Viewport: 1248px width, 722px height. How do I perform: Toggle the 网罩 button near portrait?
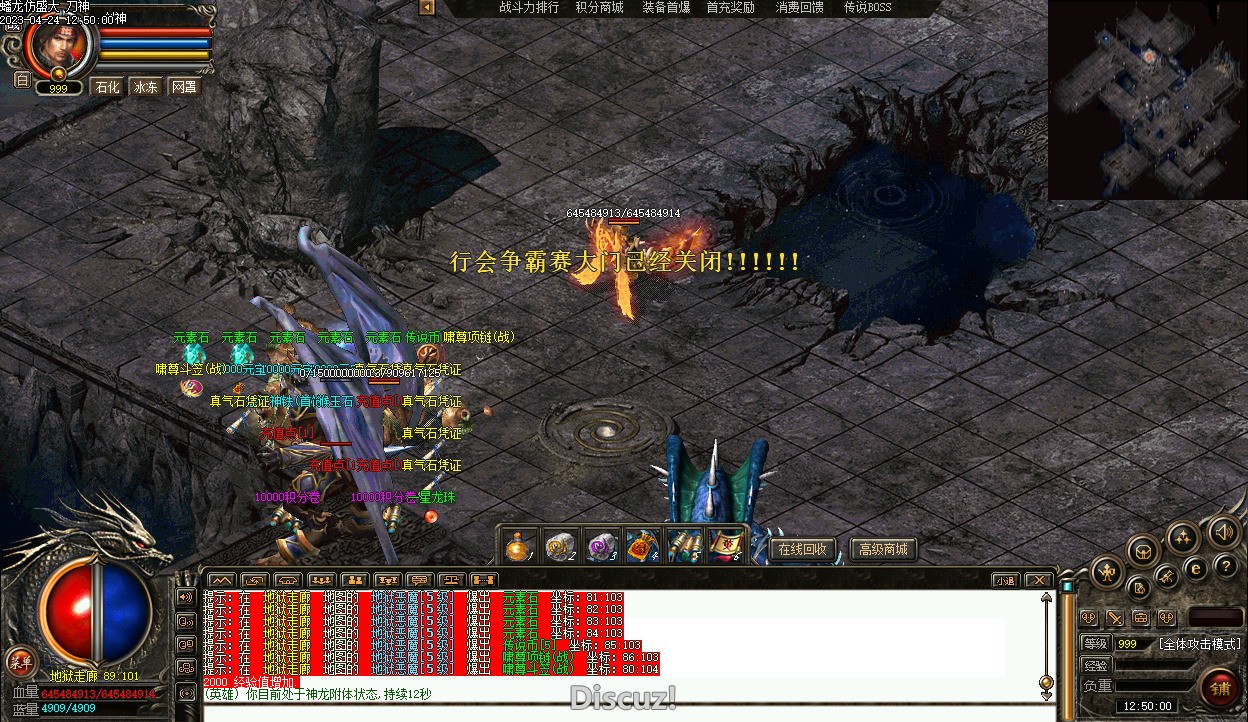coord(184,87)
